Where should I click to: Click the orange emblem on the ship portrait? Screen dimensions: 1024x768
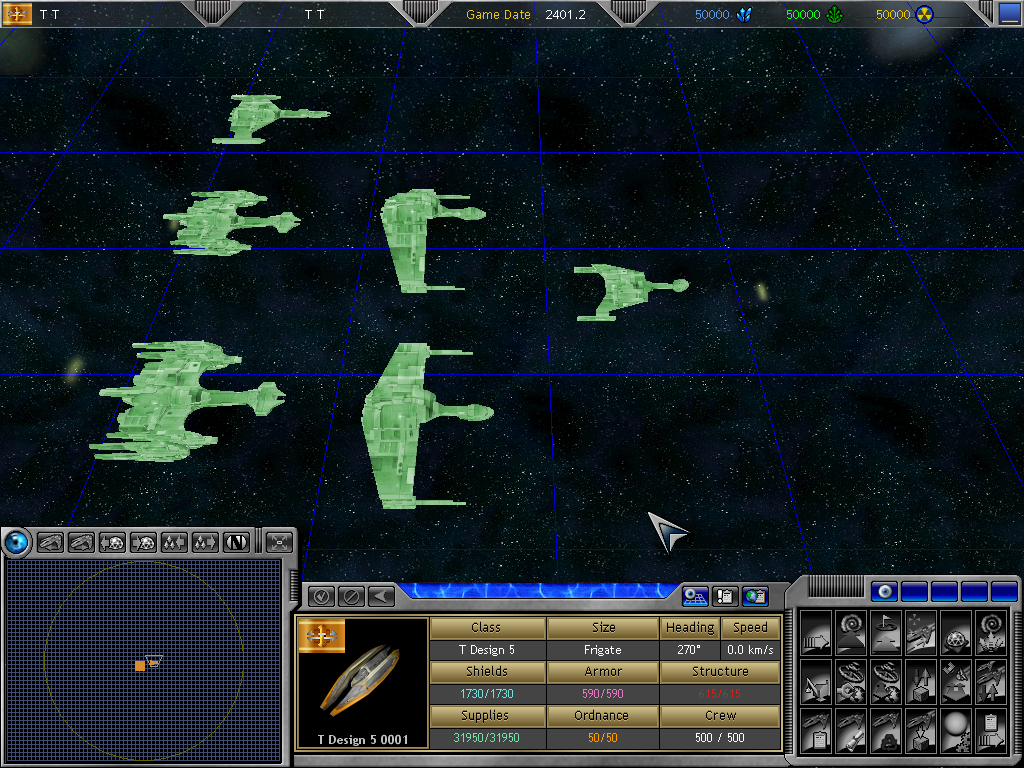pos(321,636)
